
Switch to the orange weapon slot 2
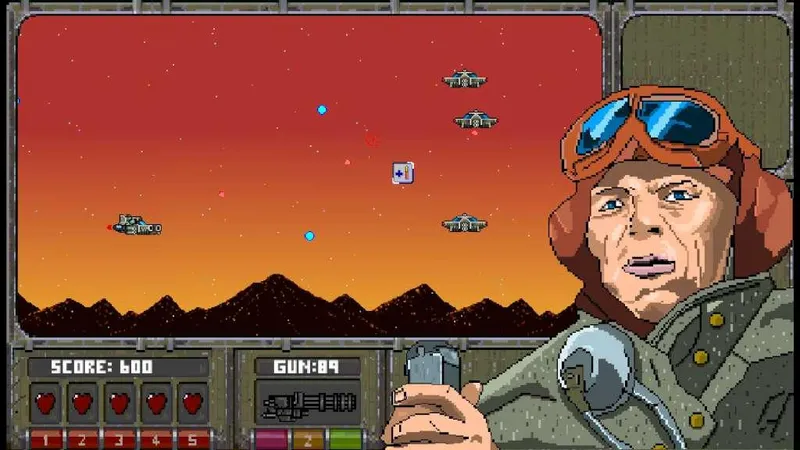pyautogui.click(x=308, y=439)
